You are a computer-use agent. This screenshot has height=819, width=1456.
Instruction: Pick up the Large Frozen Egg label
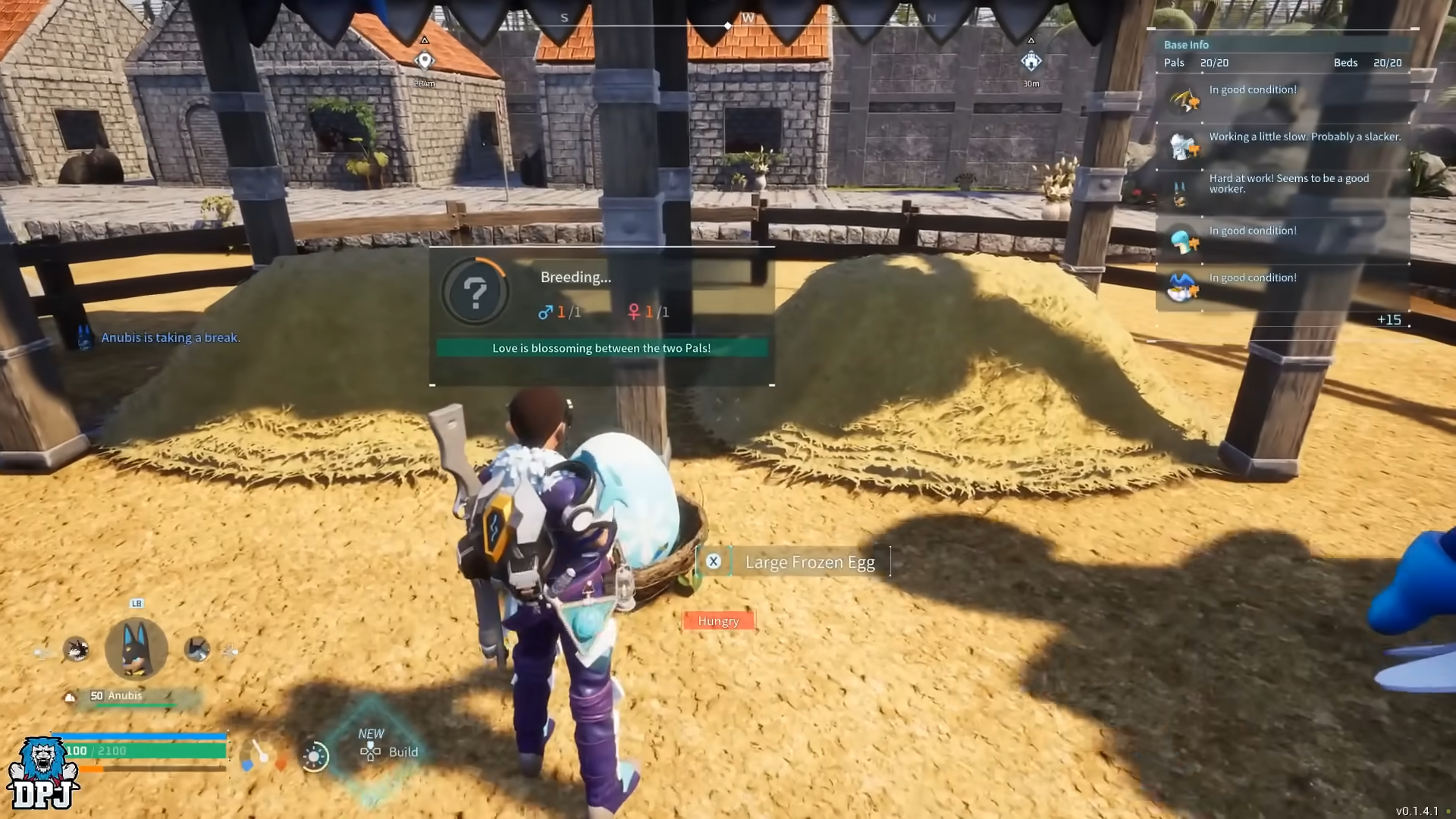tap(808, 562)
